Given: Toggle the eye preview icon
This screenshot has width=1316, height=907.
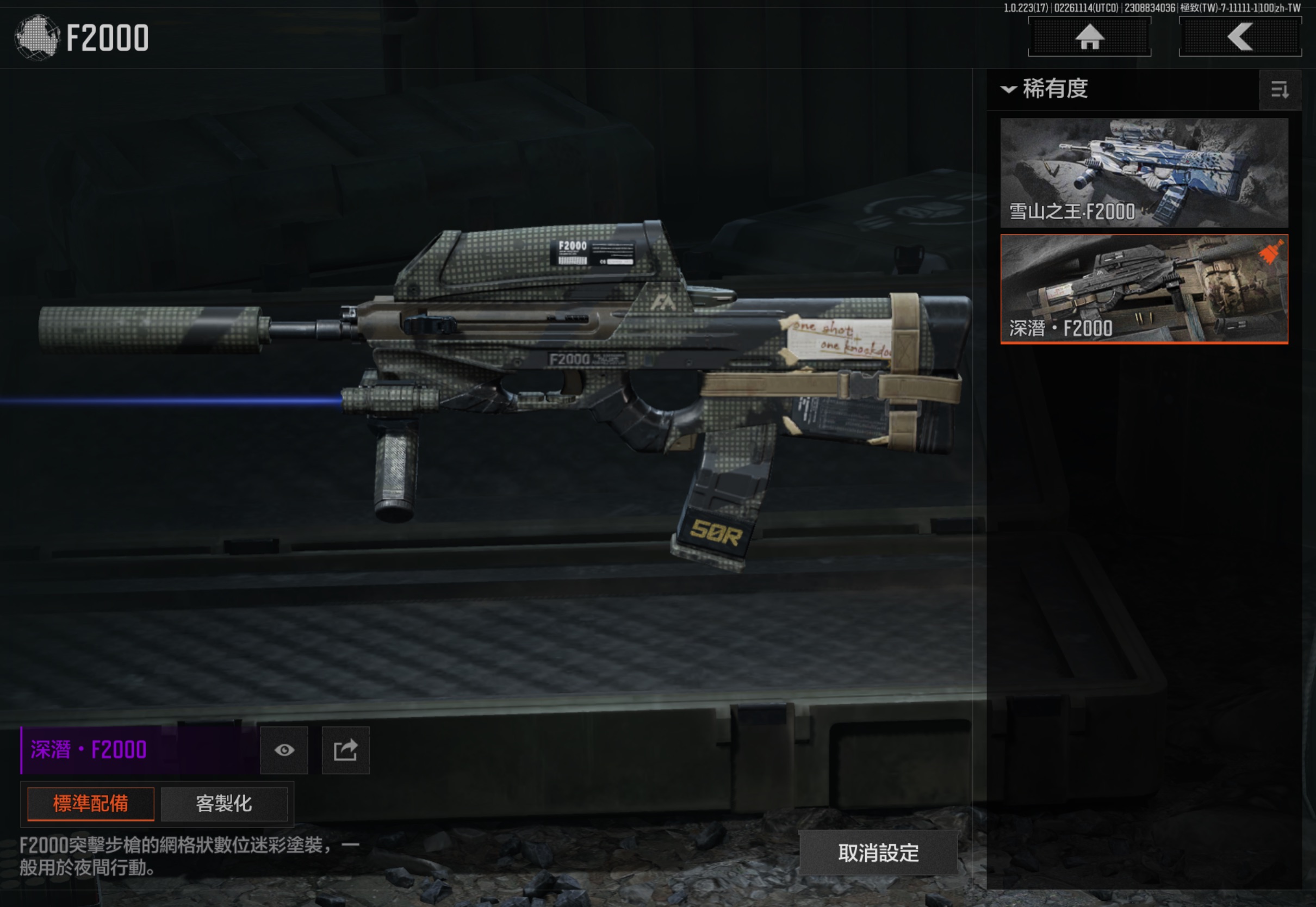Looking at the screenshot, I should [284, 750].
